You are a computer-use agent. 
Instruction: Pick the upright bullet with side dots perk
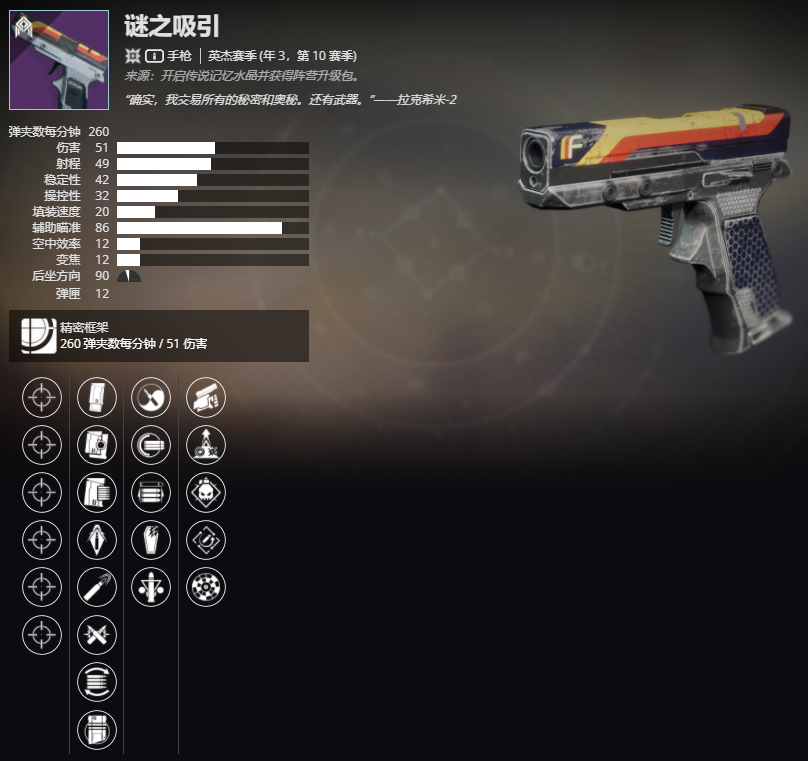click(151, 587)
